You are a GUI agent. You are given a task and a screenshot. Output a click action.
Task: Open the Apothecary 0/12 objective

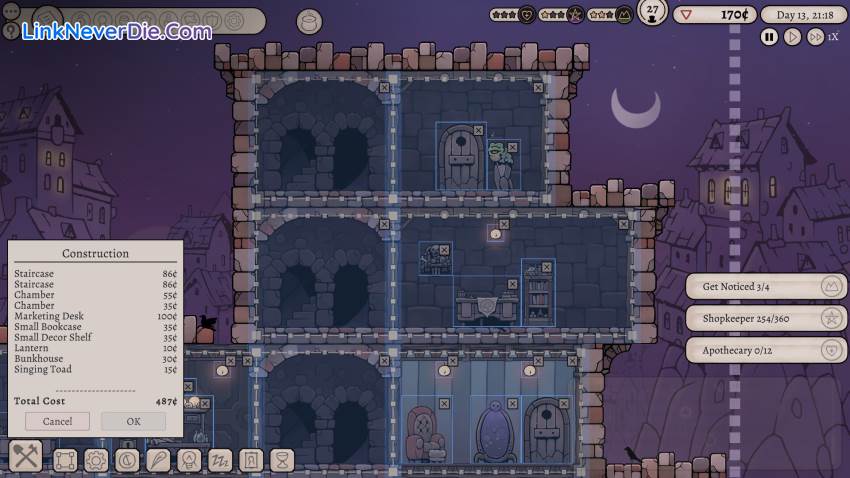coord(766,351)
